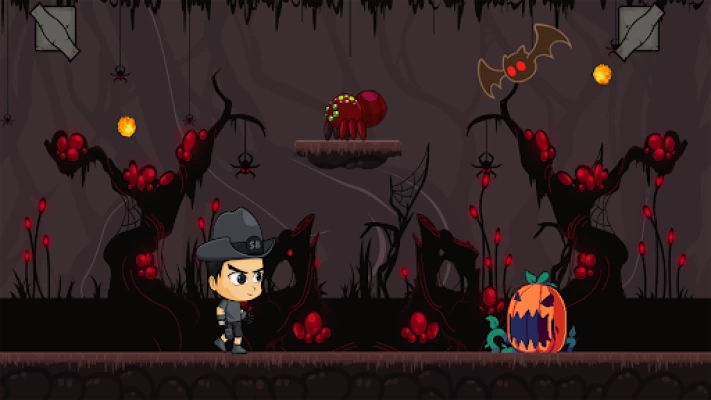Click the stone block button with strap slanting down-right
This screenshot has height=400, width=711.
click(x=55, y=29)
